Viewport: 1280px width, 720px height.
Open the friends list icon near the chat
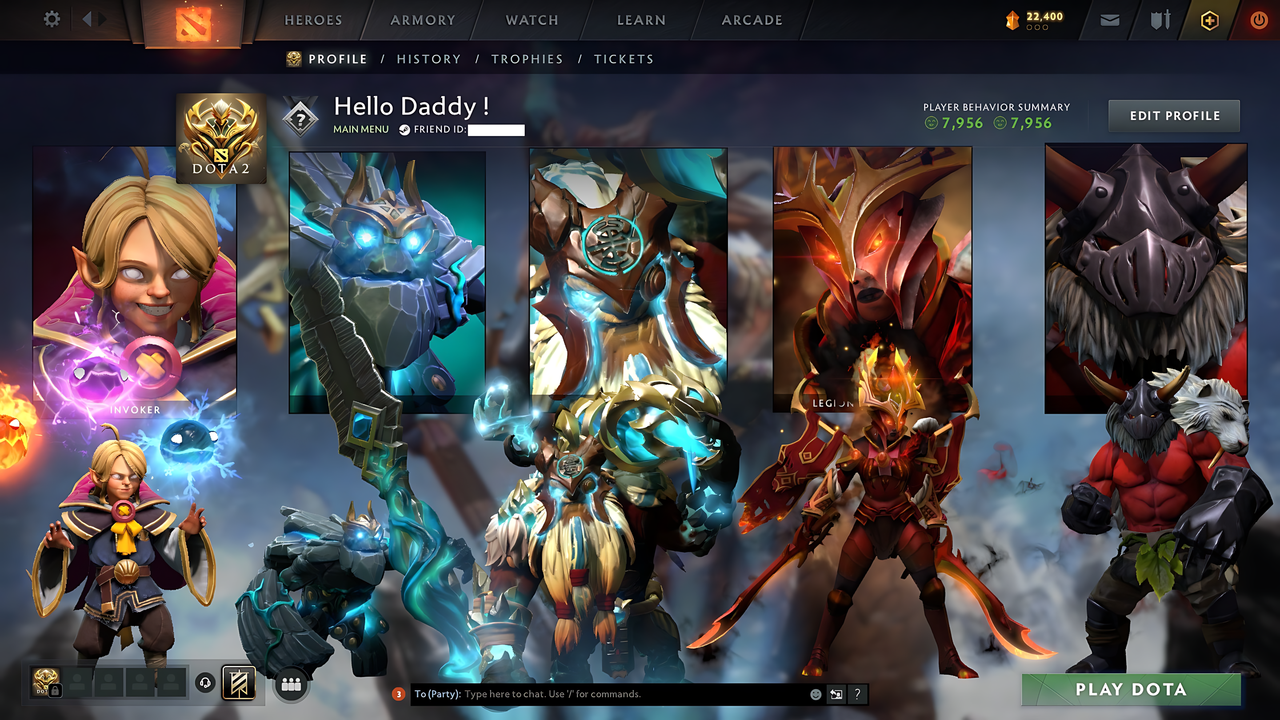point(289,682)
